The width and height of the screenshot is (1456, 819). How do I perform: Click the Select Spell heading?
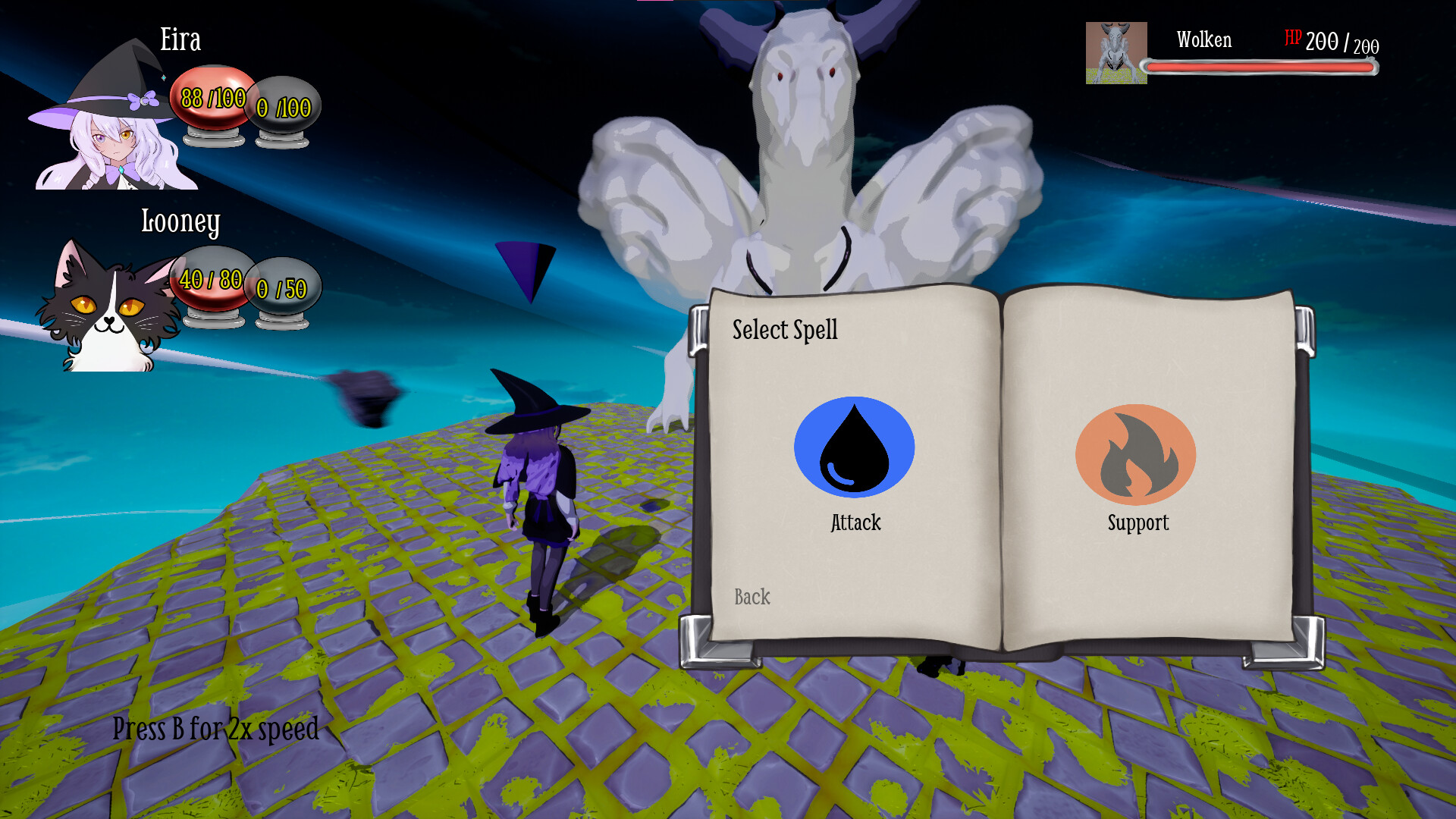[x=786, y=329]
